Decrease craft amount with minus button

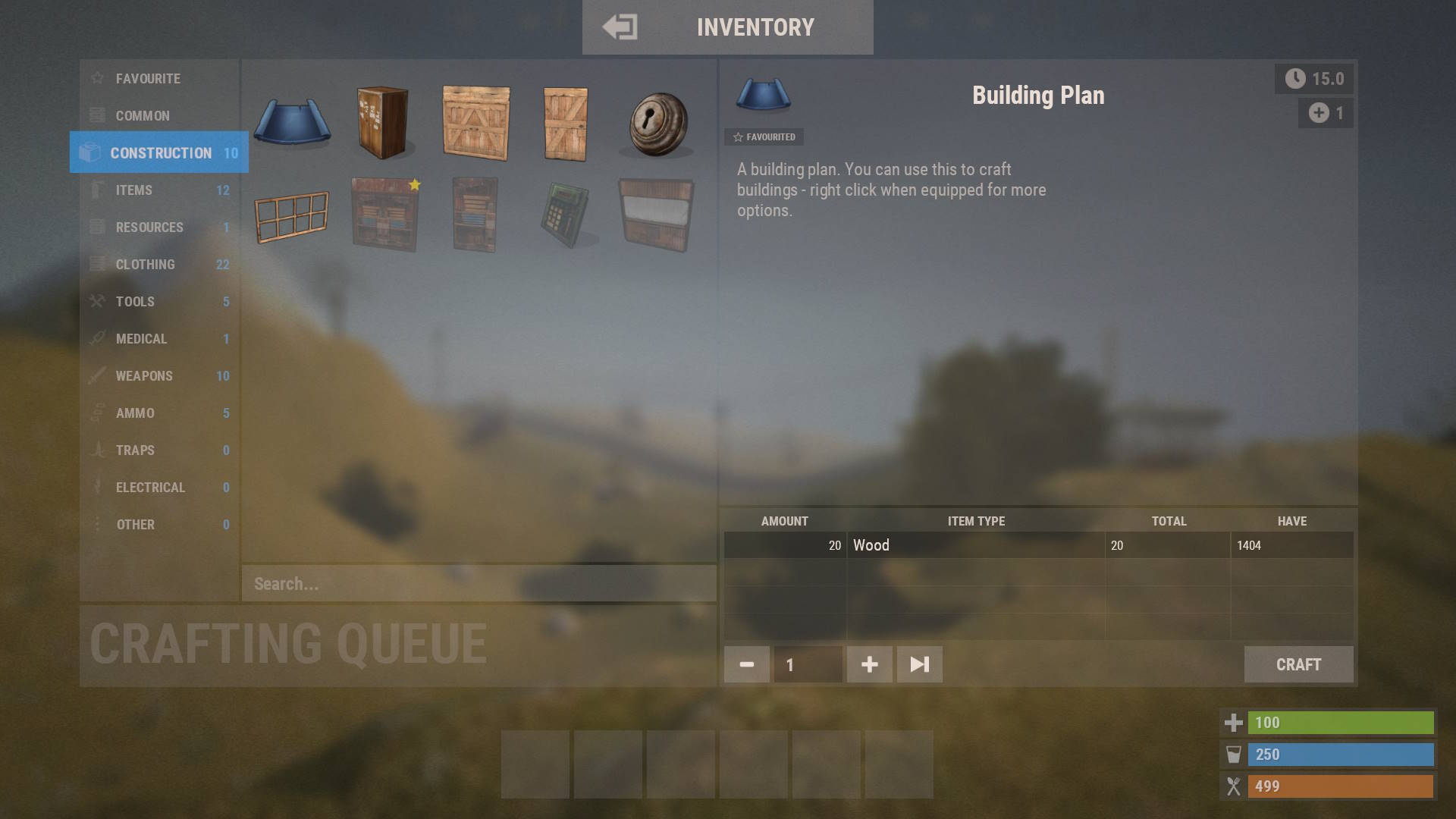tap(746, 664)
